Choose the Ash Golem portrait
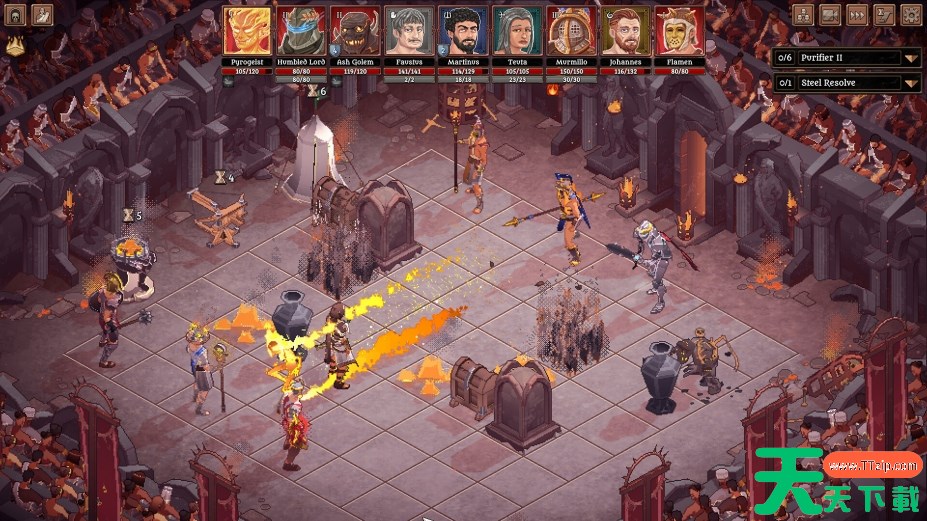This screenshot has height=521, width=927. coord(354,31)
